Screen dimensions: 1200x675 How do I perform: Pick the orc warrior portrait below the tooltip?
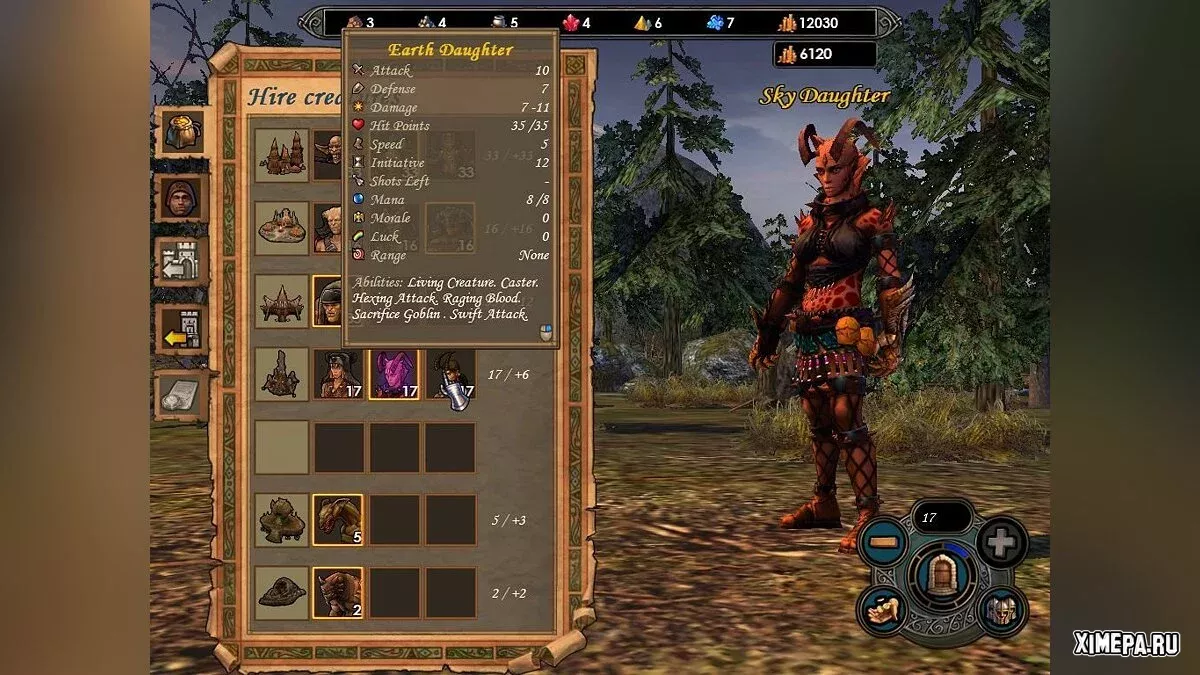330,301
